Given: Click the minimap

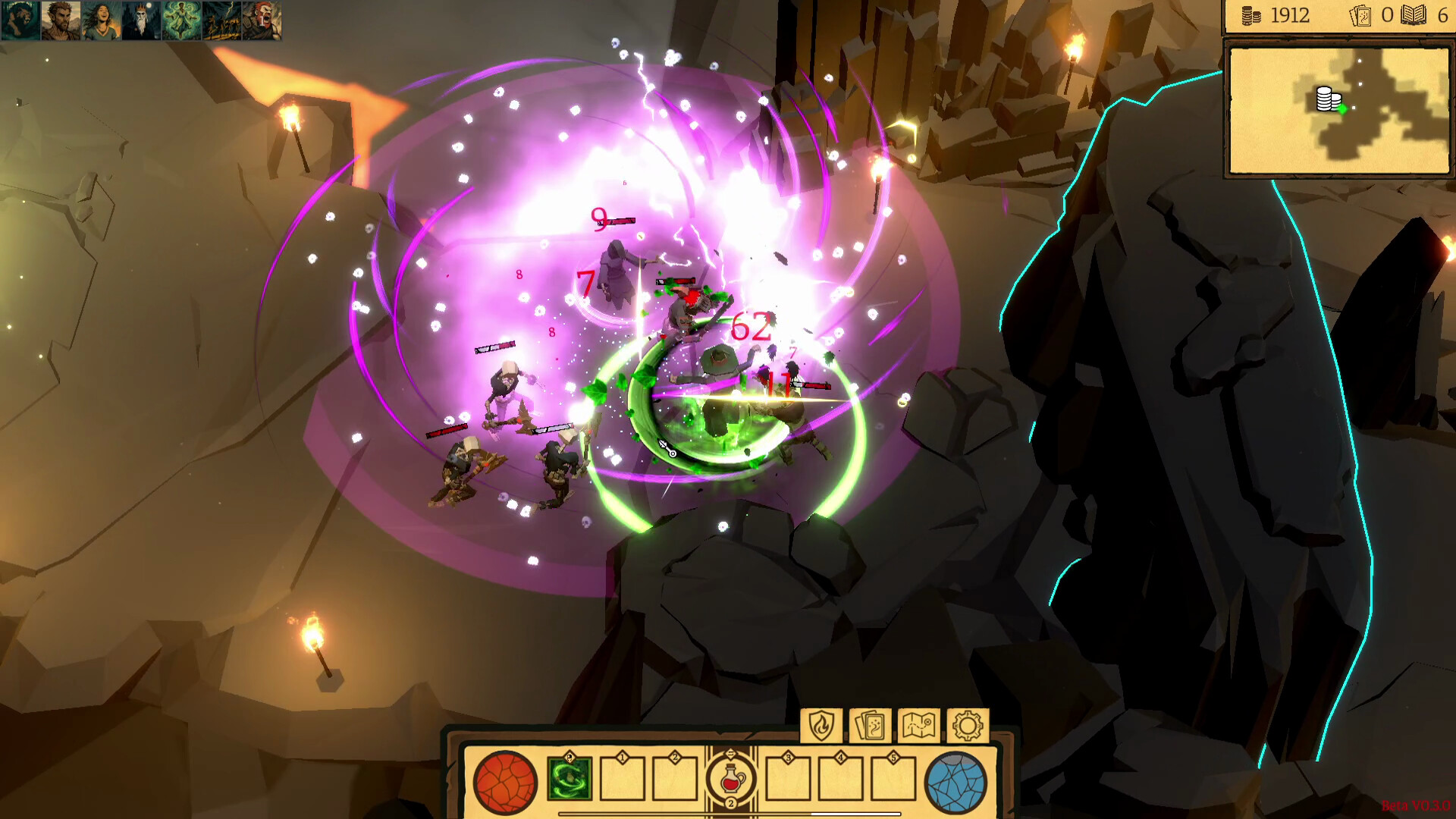Looking at the screenshot, I should coord(1338,111).
